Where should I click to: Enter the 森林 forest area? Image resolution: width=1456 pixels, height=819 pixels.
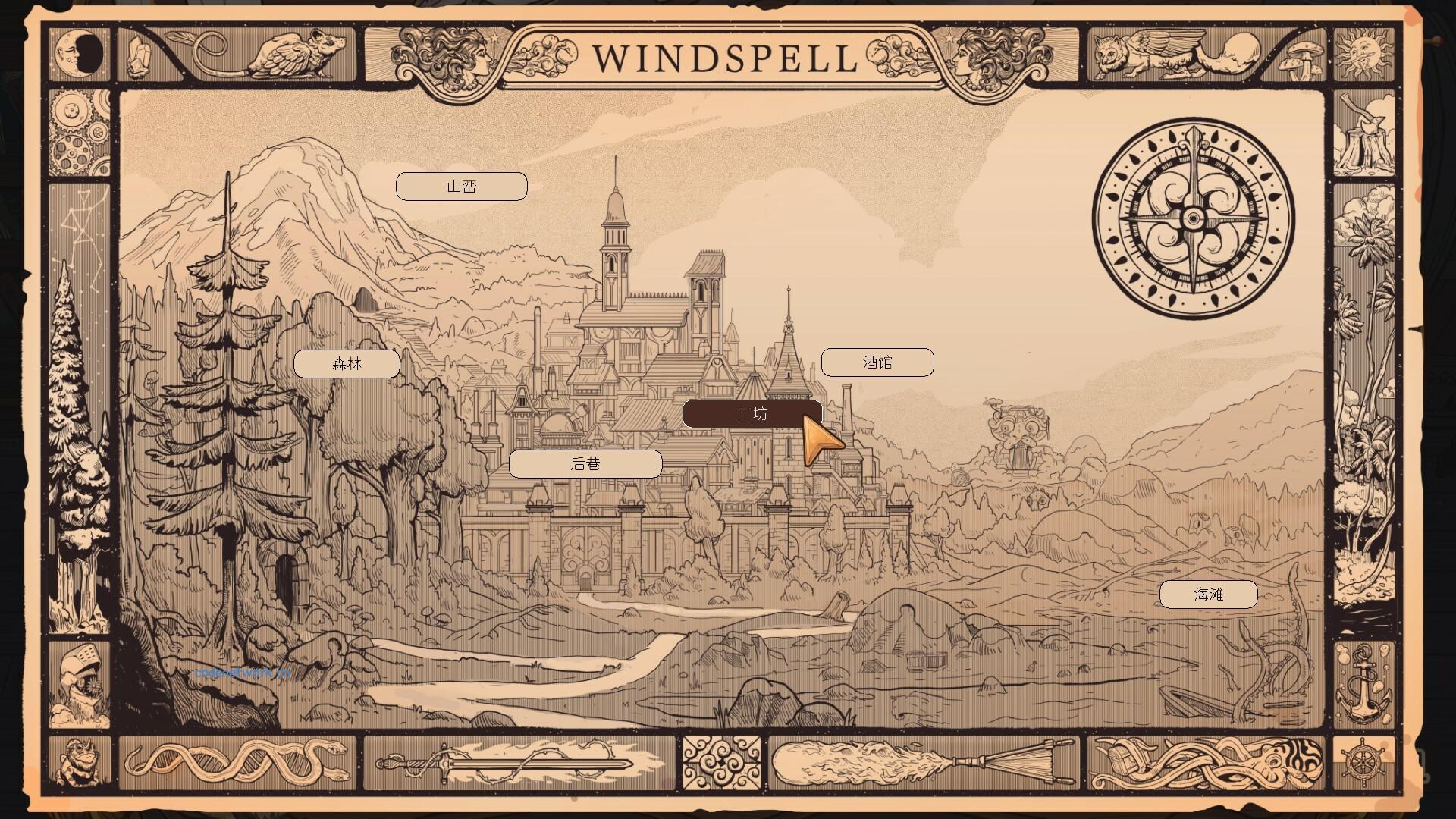tap(347, 363)
